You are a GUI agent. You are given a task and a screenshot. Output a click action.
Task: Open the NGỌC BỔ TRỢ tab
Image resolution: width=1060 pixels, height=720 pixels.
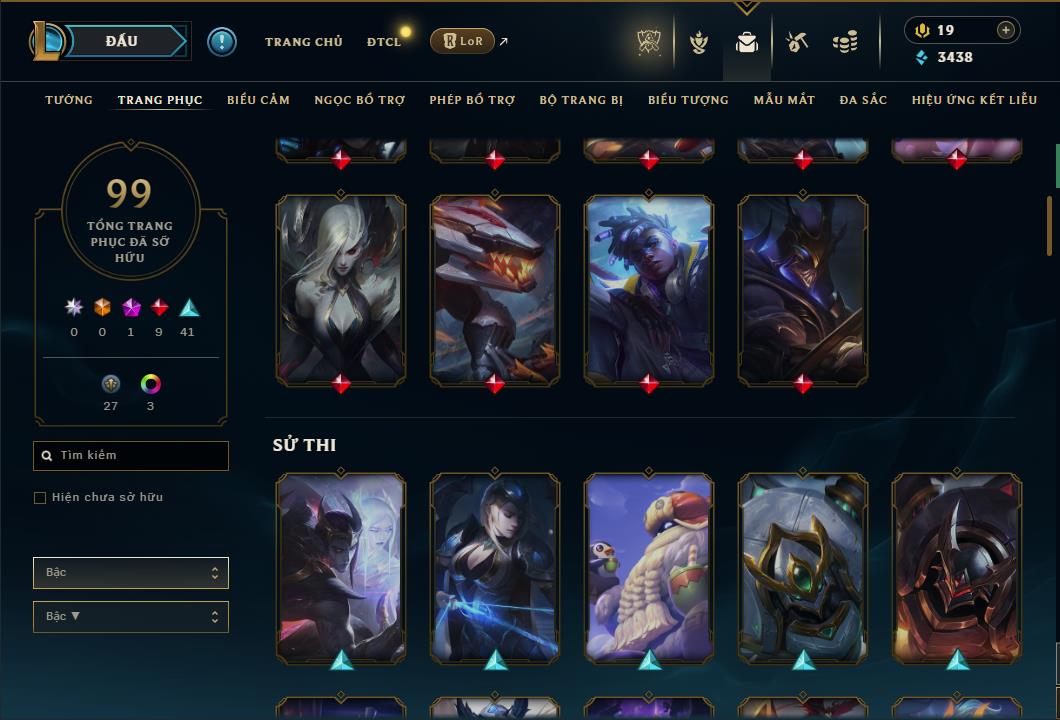coord(359,100)
